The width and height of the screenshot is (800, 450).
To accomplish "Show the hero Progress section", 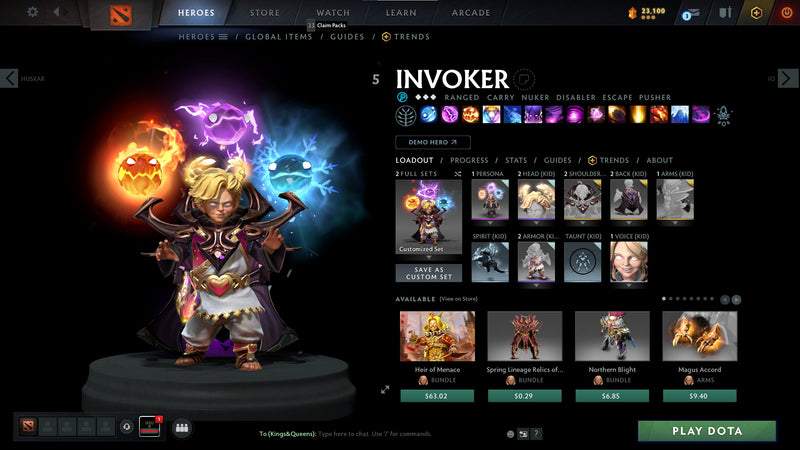I will pos(469,160).
